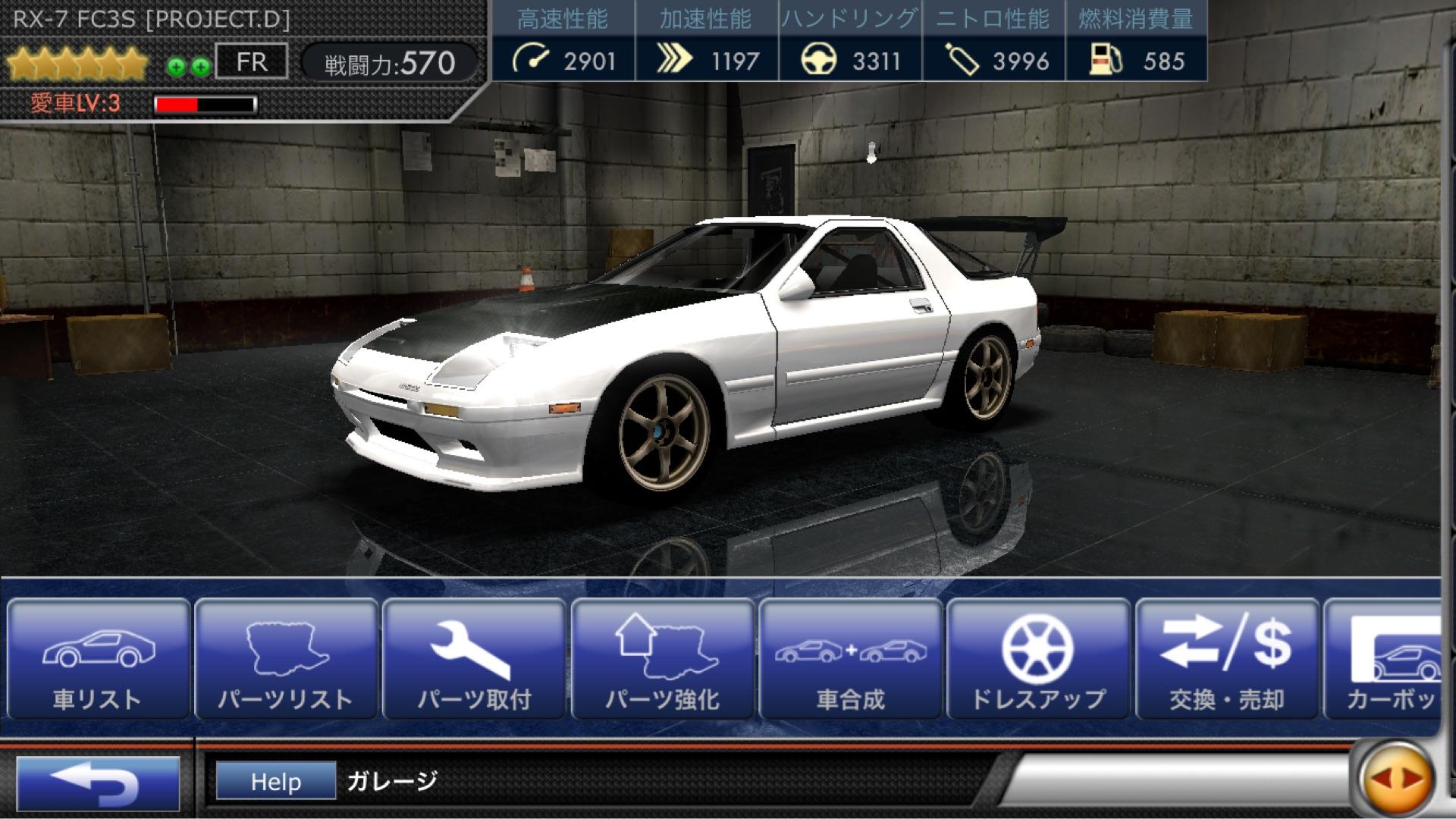
Task: Open the パーツリスト parts list
Action: [286, 660]
